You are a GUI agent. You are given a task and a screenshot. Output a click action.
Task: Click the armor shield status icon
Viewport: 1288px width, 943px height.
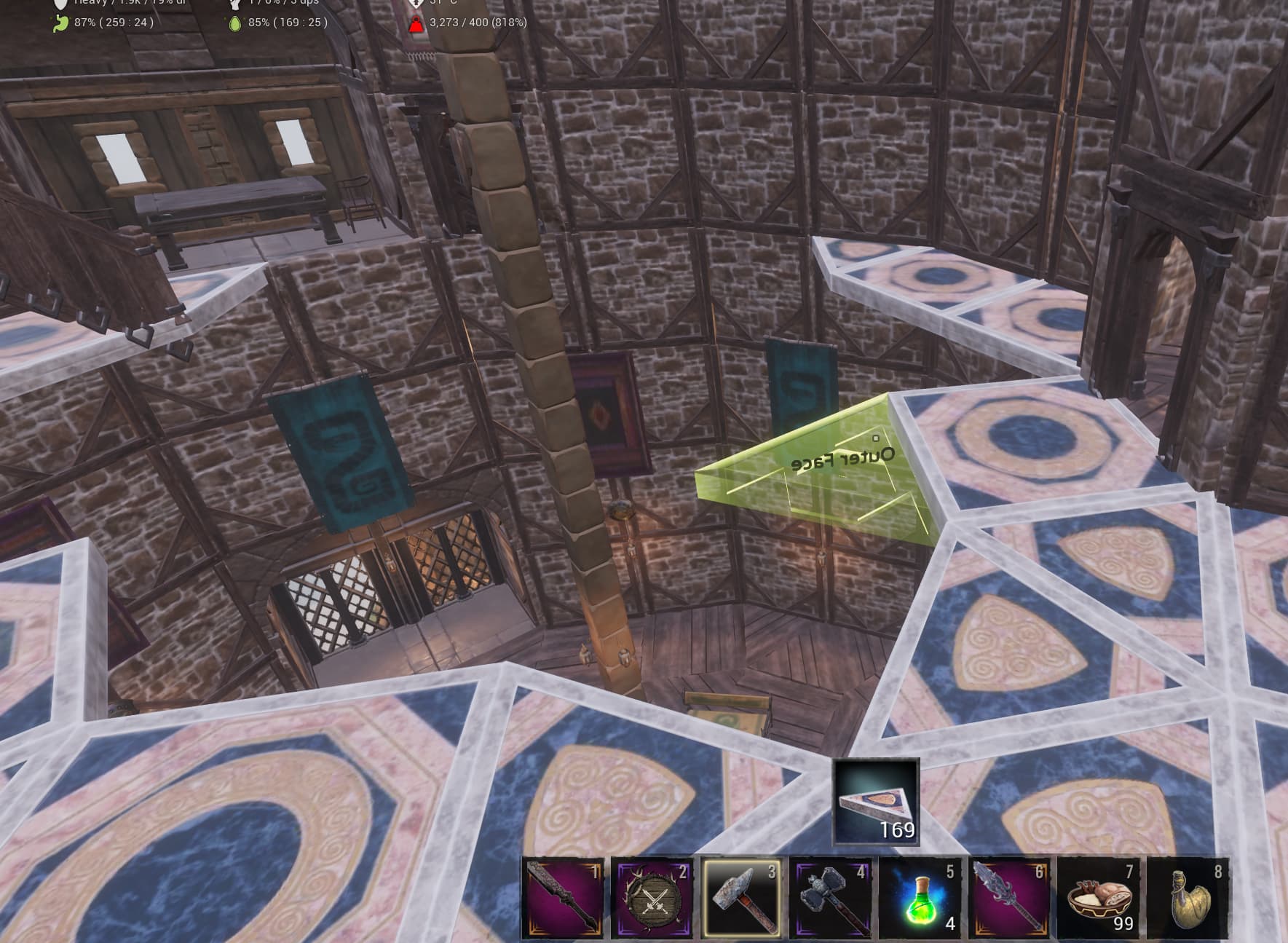tap(62, 3)
